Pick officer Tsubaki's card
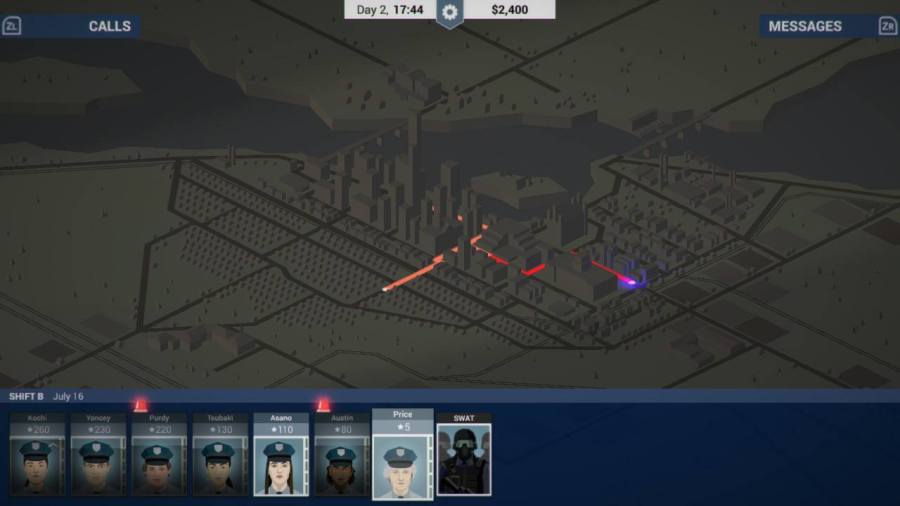 coord(220,455)
